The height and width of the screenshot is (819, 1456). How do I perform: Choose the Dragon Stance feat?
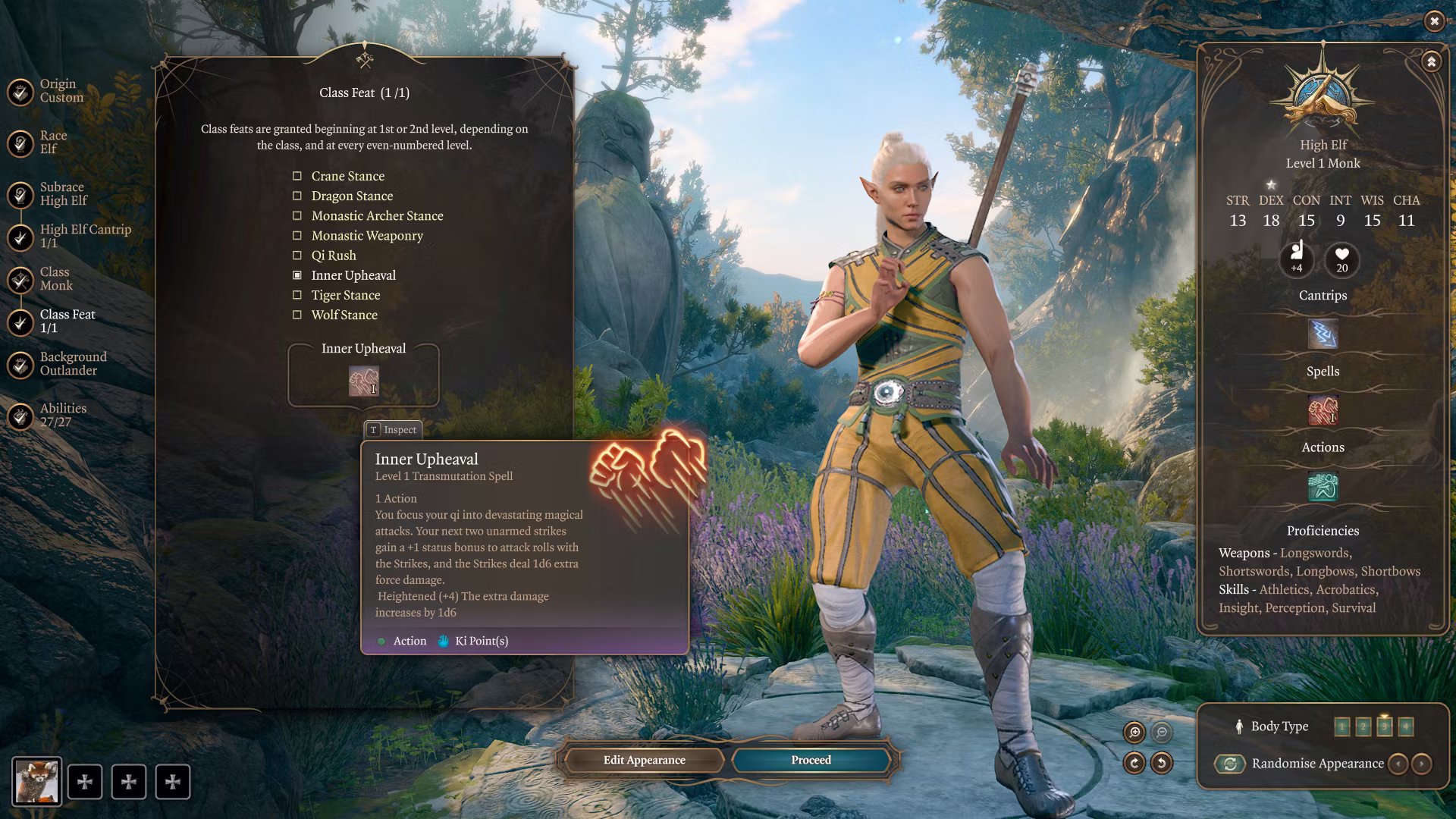click(x=352, y=196)
